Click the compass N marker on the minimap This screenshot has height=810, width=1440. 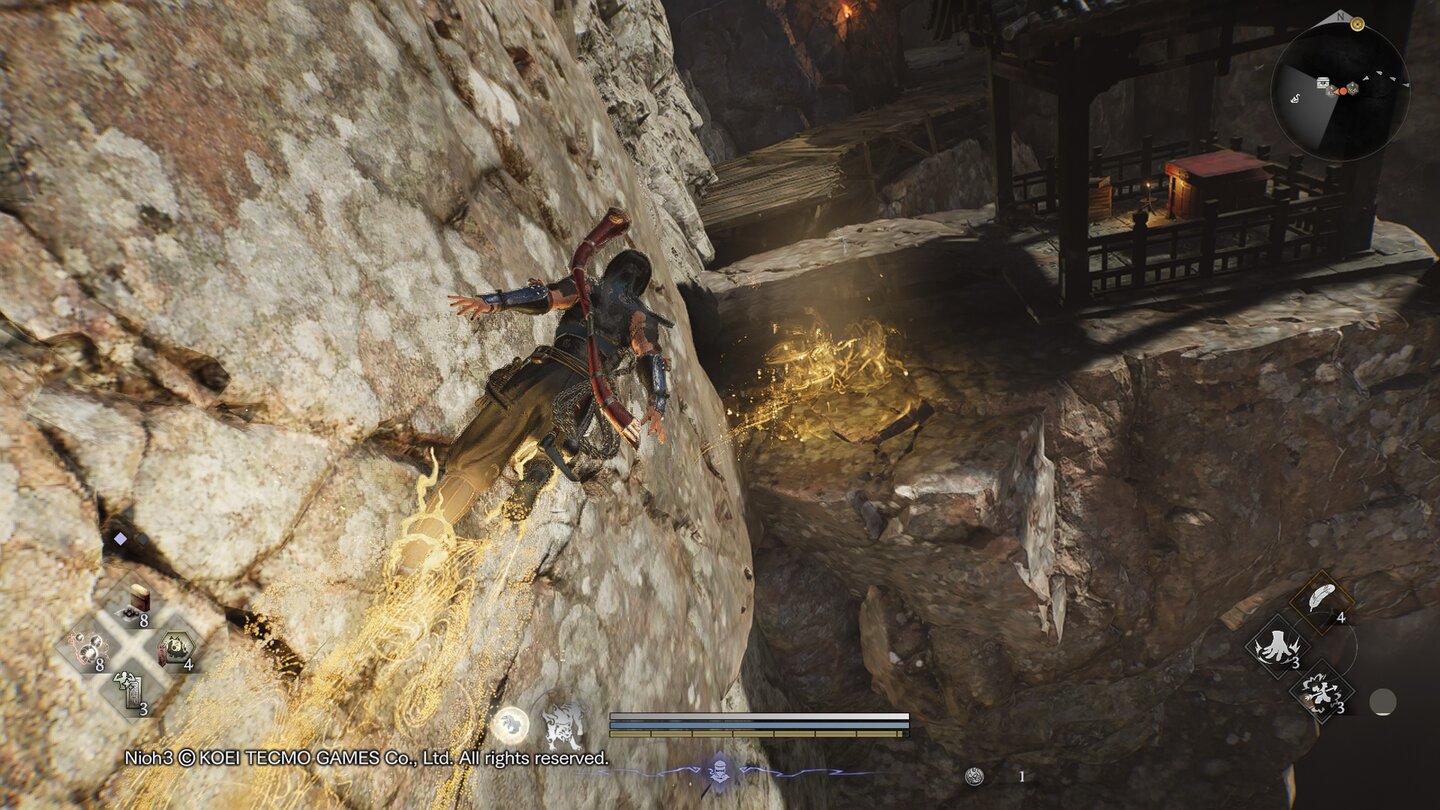1340,17
